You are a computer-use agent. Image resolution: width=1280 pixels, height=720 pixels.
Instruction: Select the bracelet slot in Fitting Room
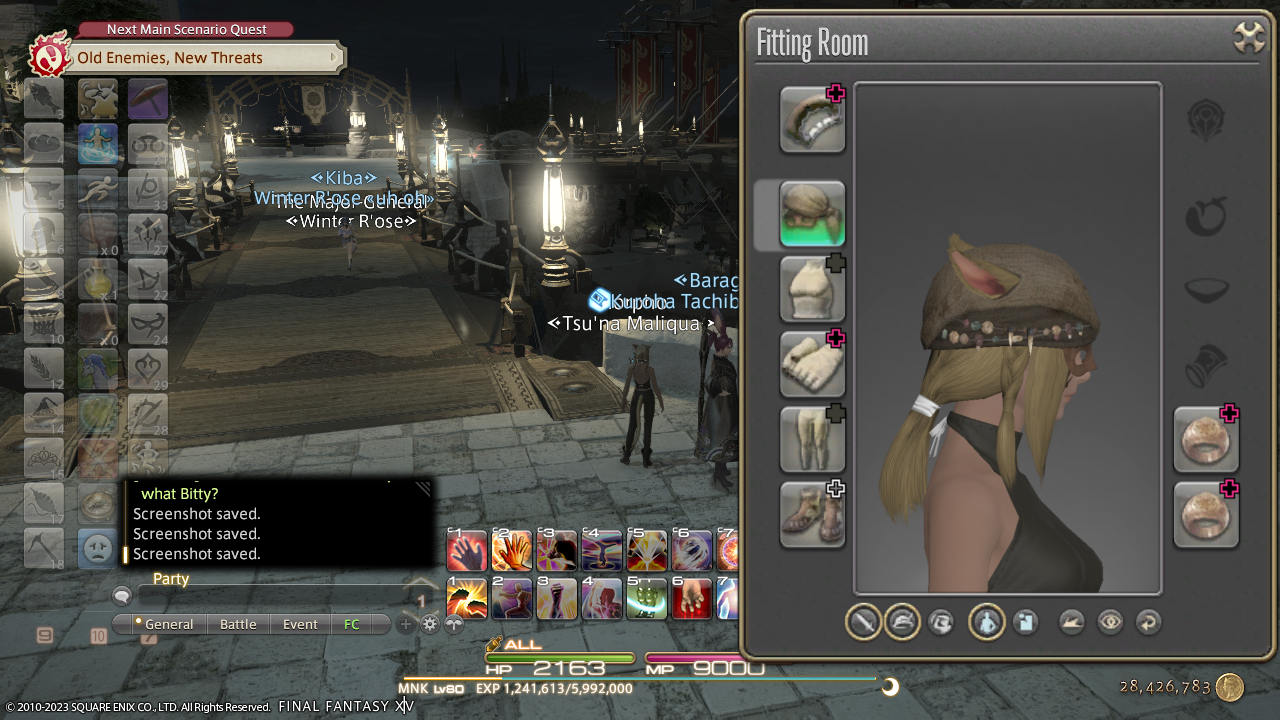click(x=812, y=120)
